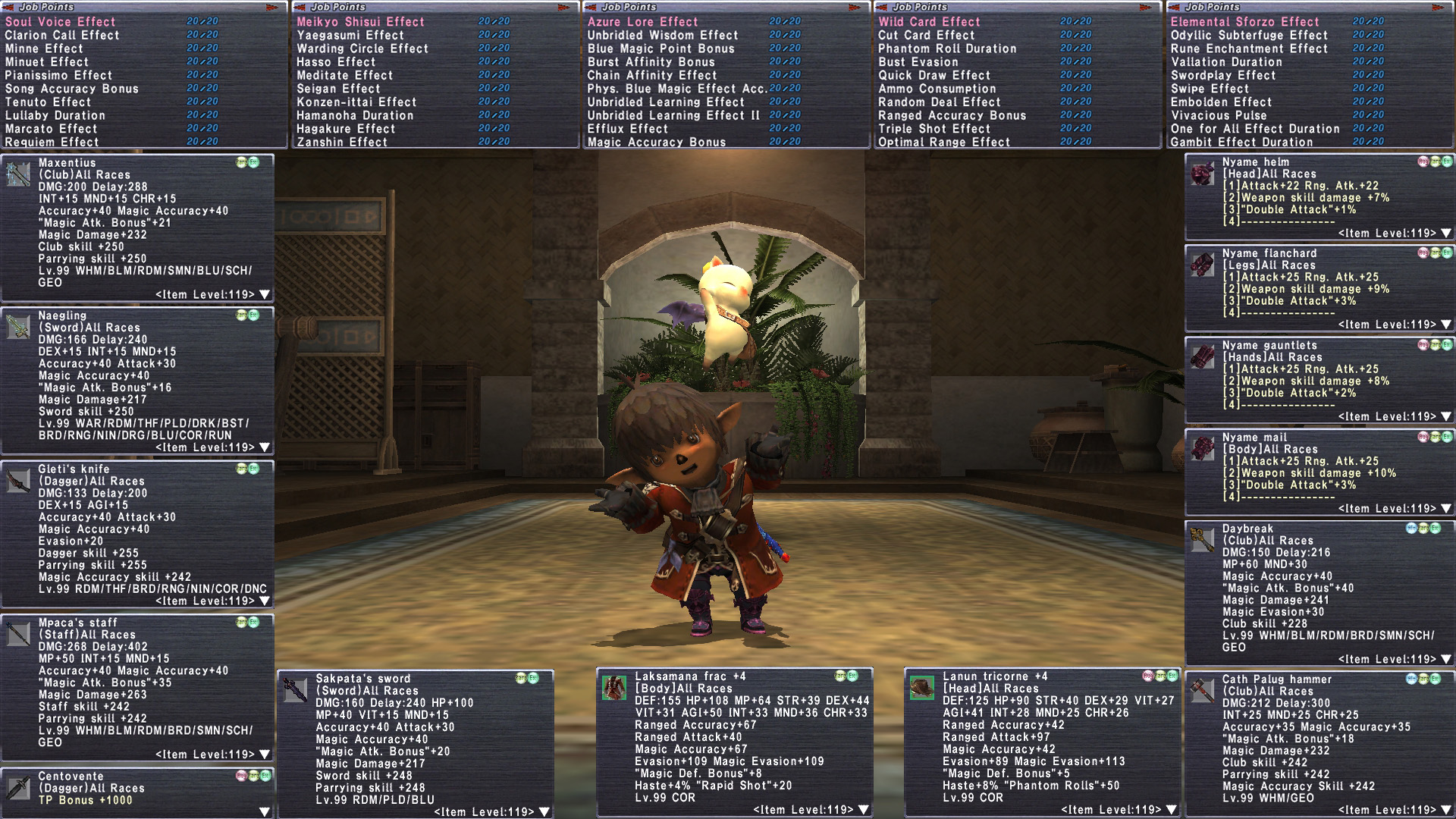The height and width of the screenshot is (819, 1456).
Task: Select the Nyame helm icon
Action: pyautogui.click(x=1202, y=174)
